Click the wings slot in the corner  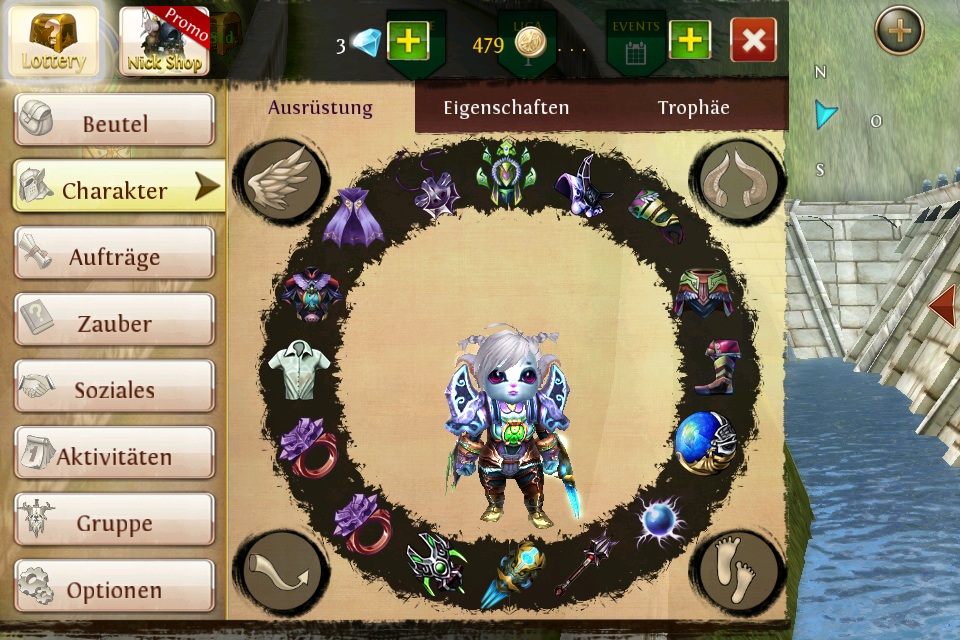tap(275, 179)
